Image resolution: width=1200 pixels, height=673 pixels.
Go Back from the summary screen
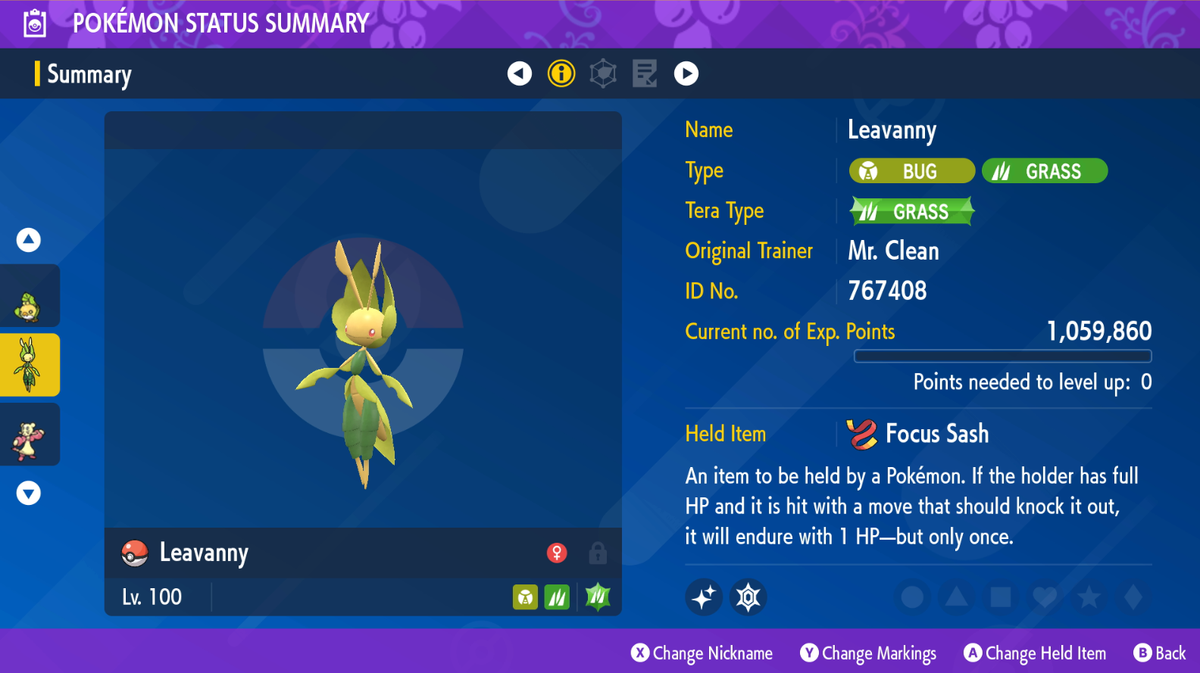pyautogui.click(x=1159, y=653)
